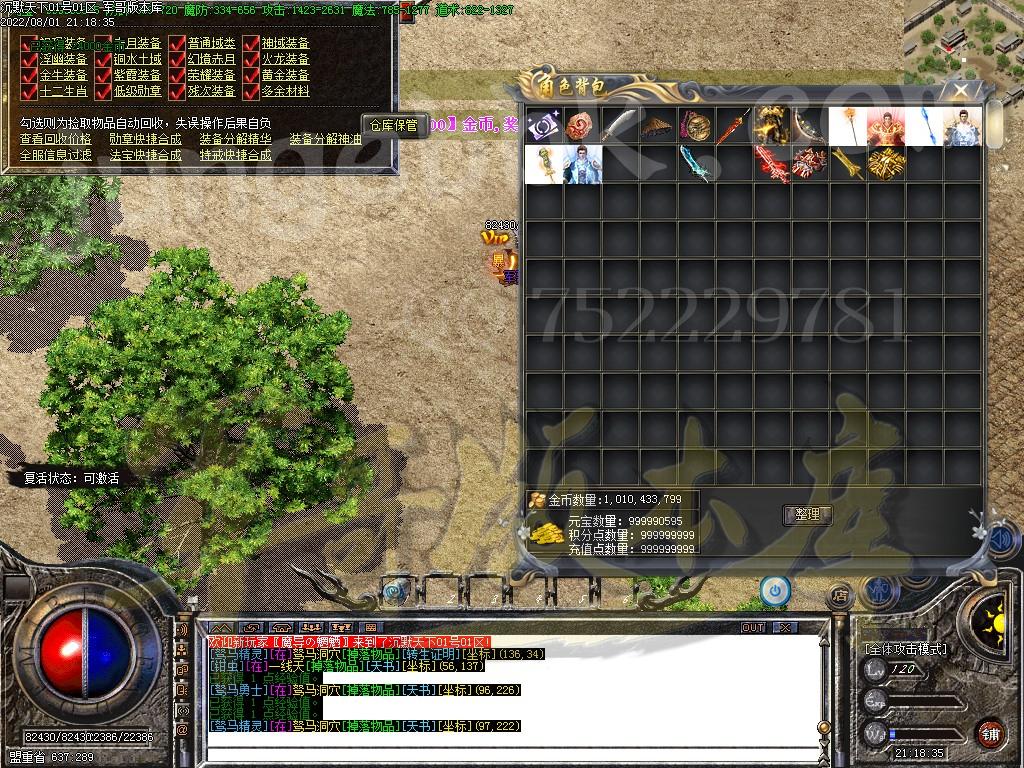1024x768 pixels.
Task: Open the 全服信息过滤 filter link
Action: click(55, 156)
